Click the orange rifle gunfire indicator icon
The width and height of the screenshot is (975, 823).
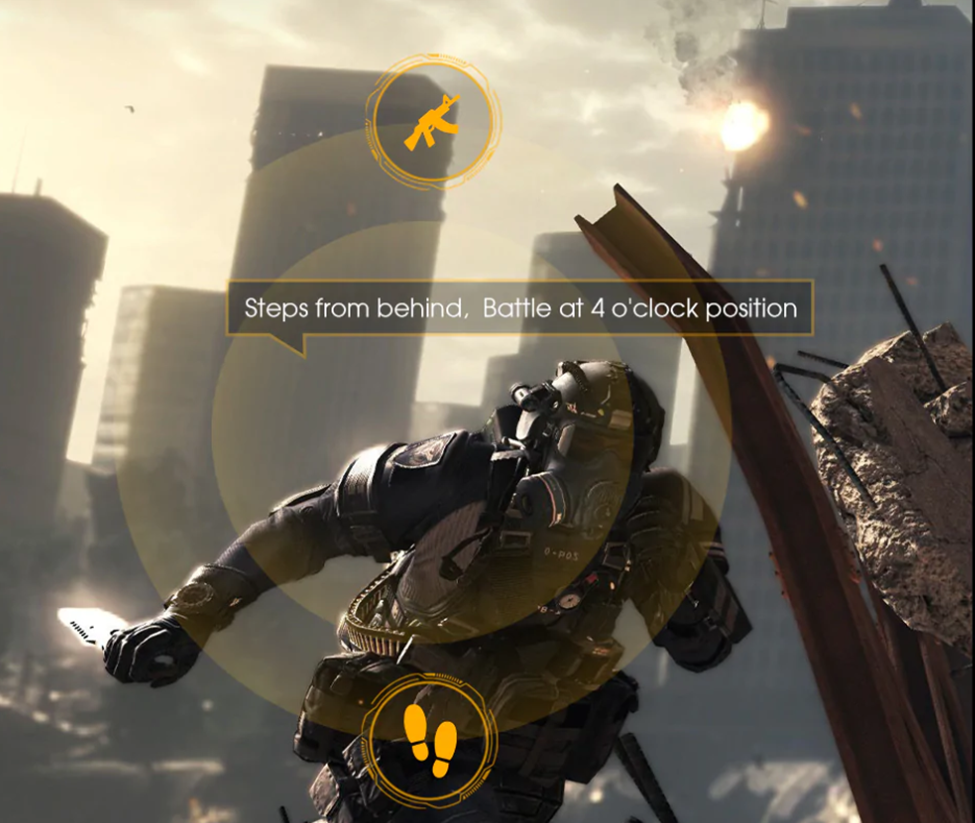pos(432,121)
